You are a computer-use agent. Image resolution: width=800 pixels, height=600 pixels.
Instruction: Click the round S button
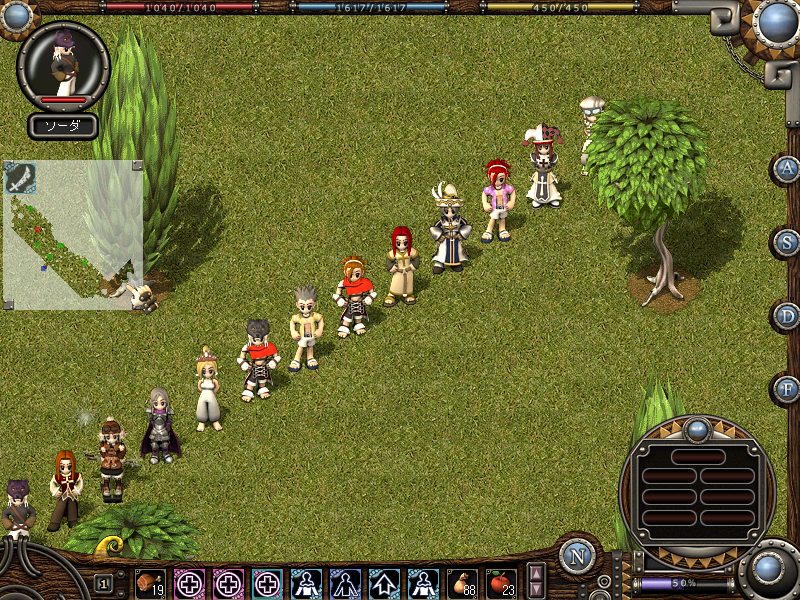coord(788,242)
